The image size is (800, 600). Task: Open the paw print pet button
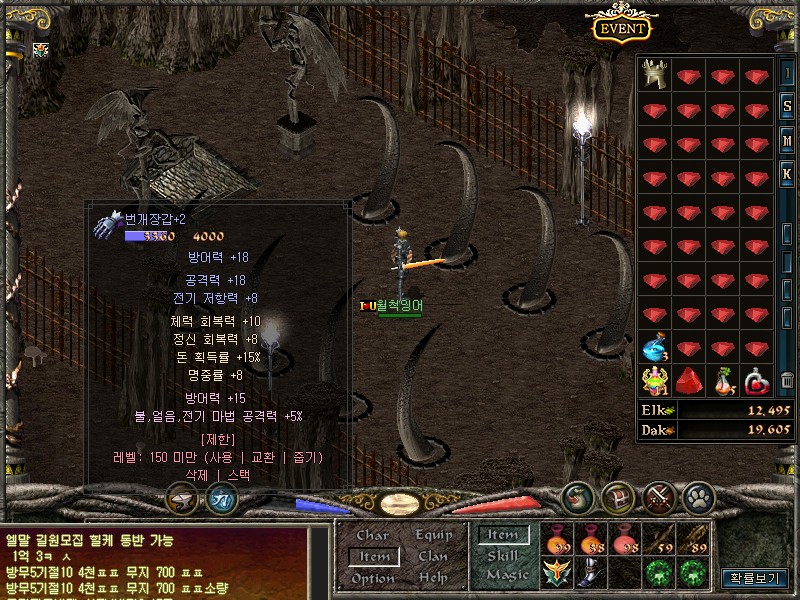pos(698,497)
